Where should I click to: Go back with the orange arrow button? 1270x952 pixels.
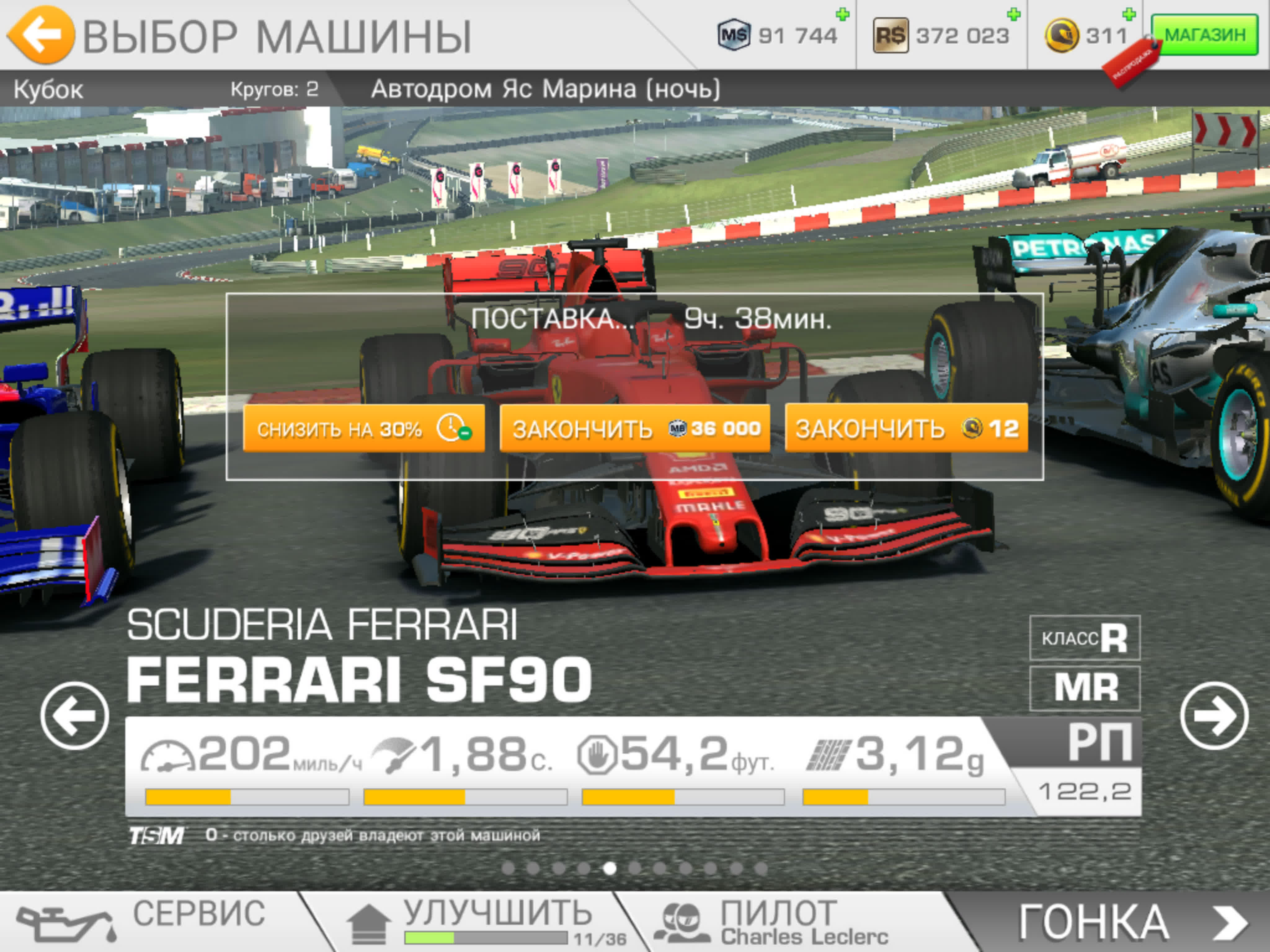pos(40,34)
